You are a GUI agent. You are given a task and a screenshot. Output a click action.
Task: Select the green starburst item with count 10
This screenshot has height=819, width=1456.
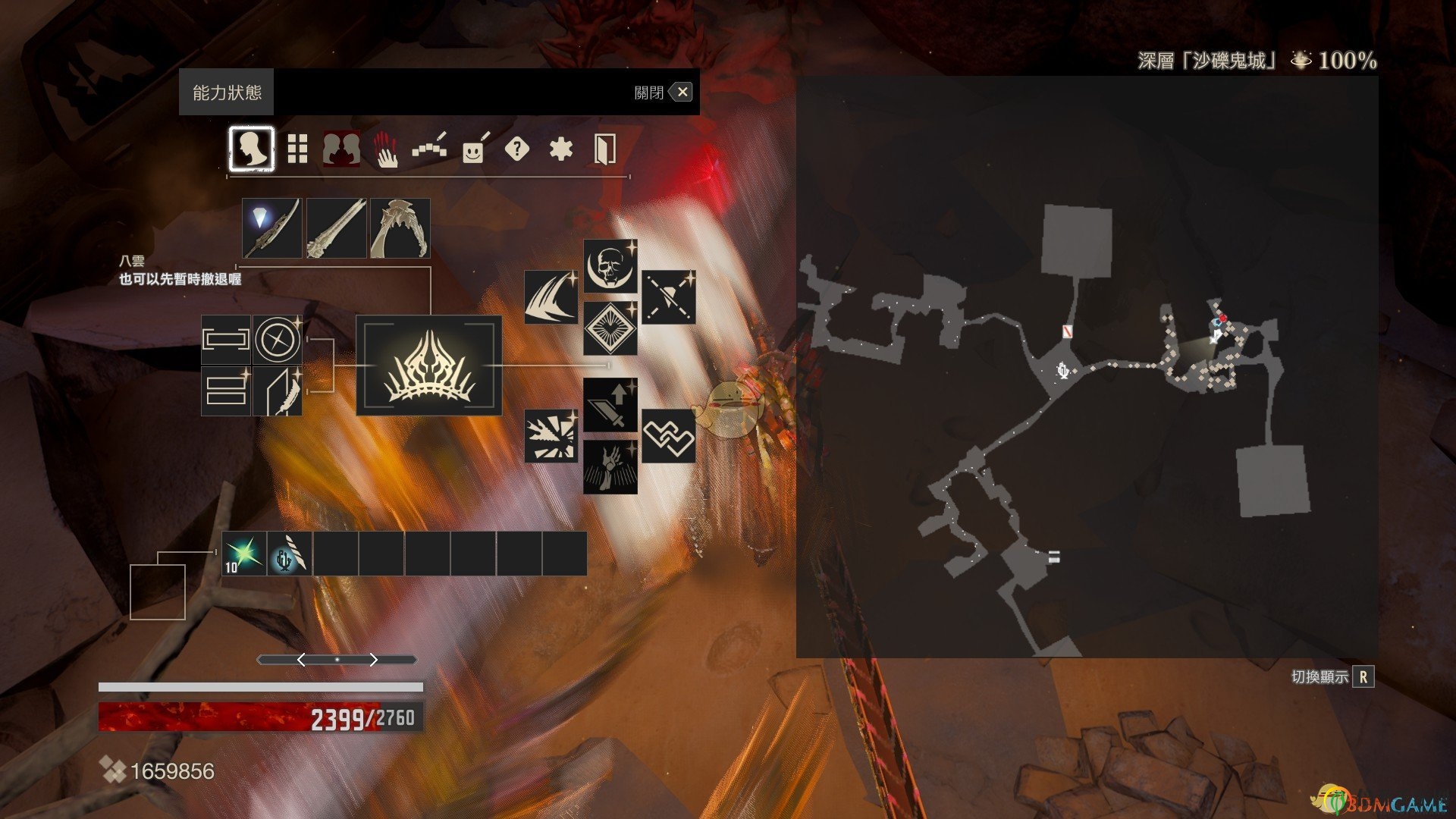(244, 554)
